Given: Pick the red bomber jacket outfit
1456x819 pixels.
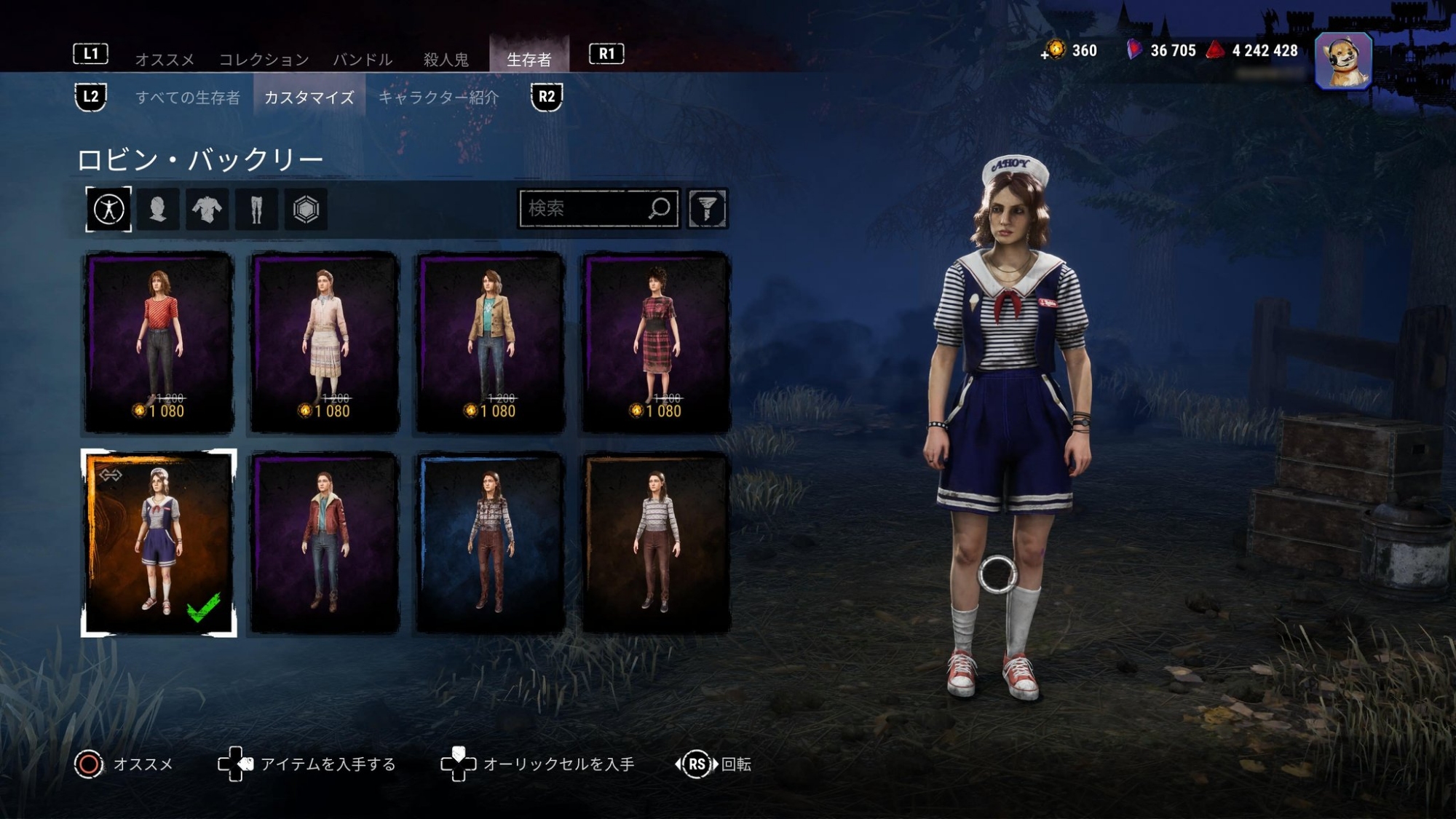Looking at the screenshot, I should (325, 543).
